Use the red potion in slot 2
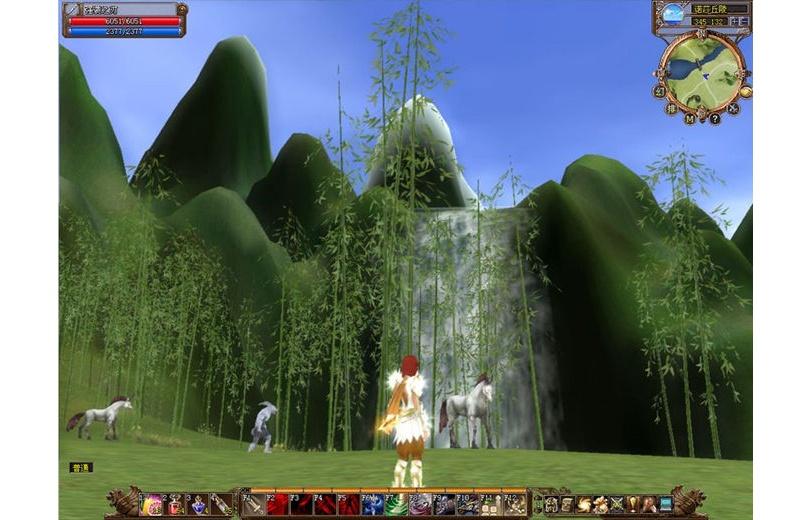Screen dimensions: 812x520 click(x=176, y=505)
